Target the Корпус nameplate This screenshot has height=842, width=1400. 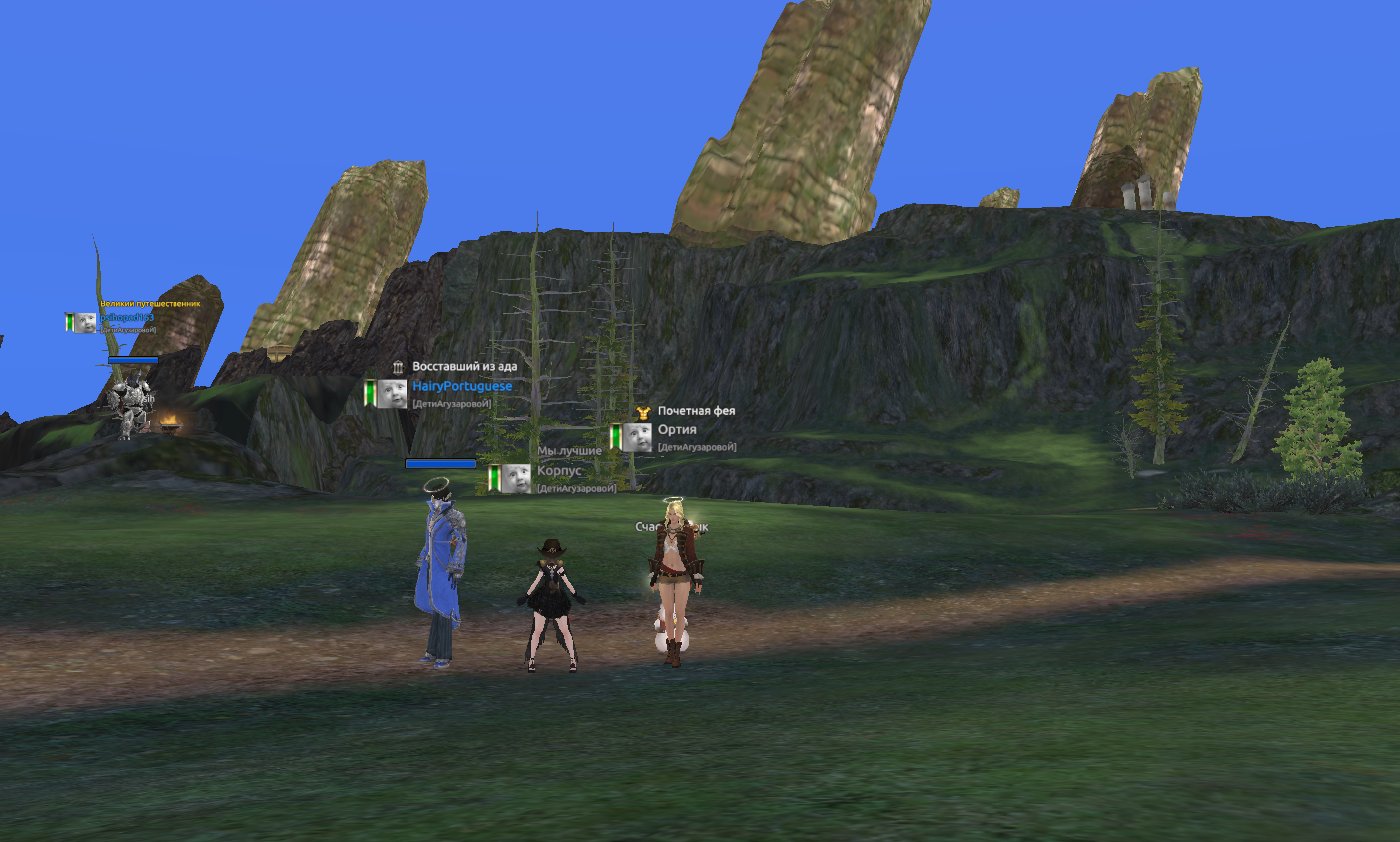(x=559, y=471)
